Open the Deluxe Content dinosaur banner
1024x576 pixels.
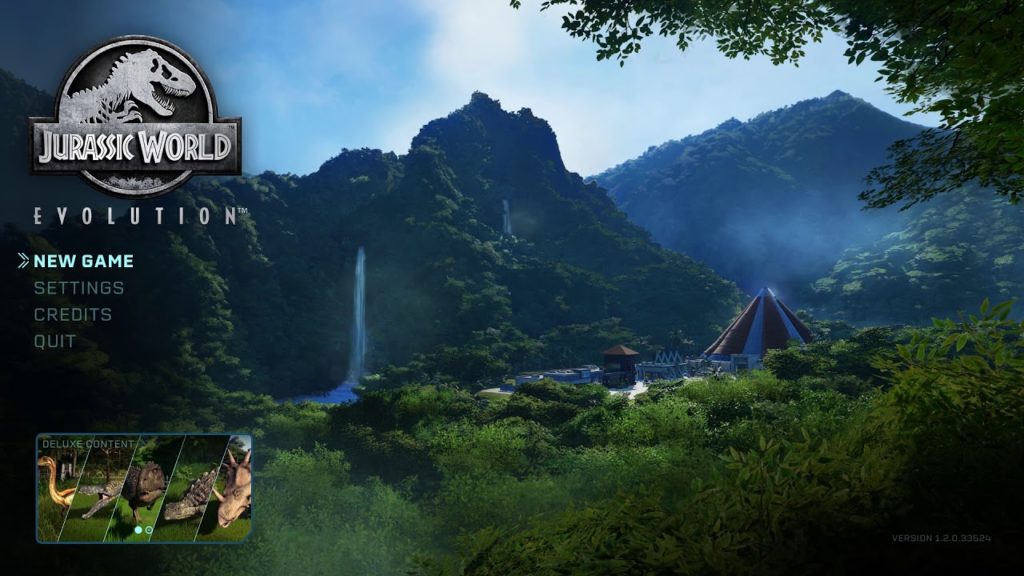pos(144,487)
